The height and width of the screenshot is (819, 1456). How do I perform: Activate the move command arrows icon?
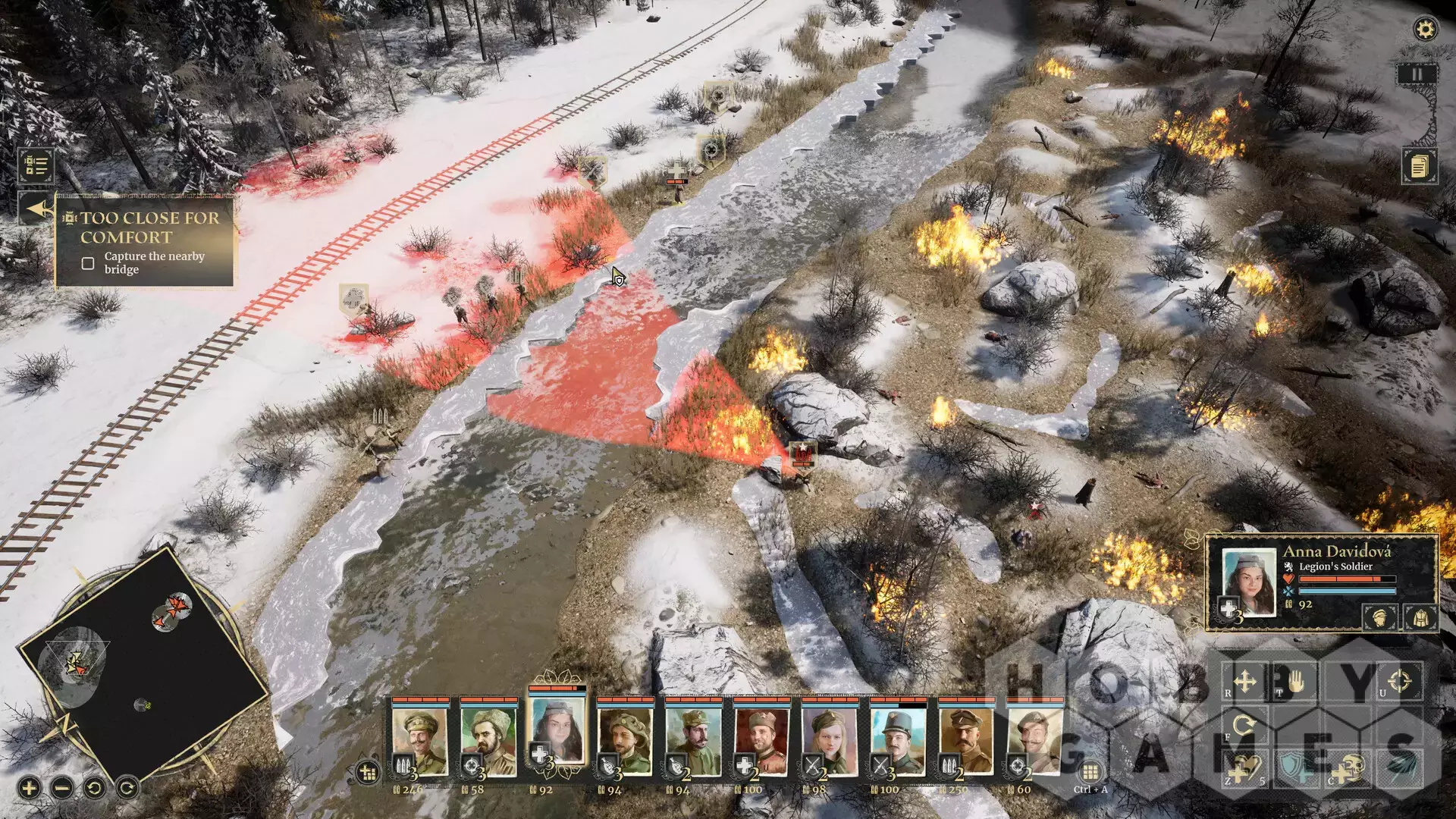tap(1245, 681)
